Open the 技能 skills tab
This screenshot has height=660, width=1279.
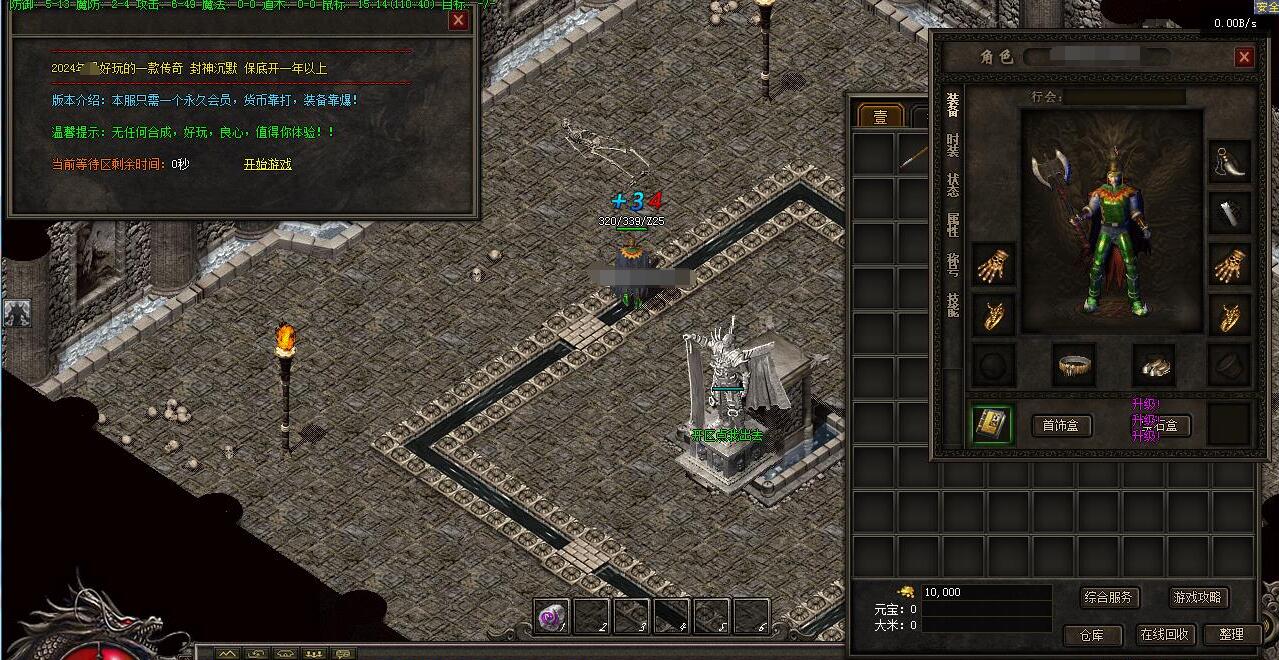click(953, 305)
